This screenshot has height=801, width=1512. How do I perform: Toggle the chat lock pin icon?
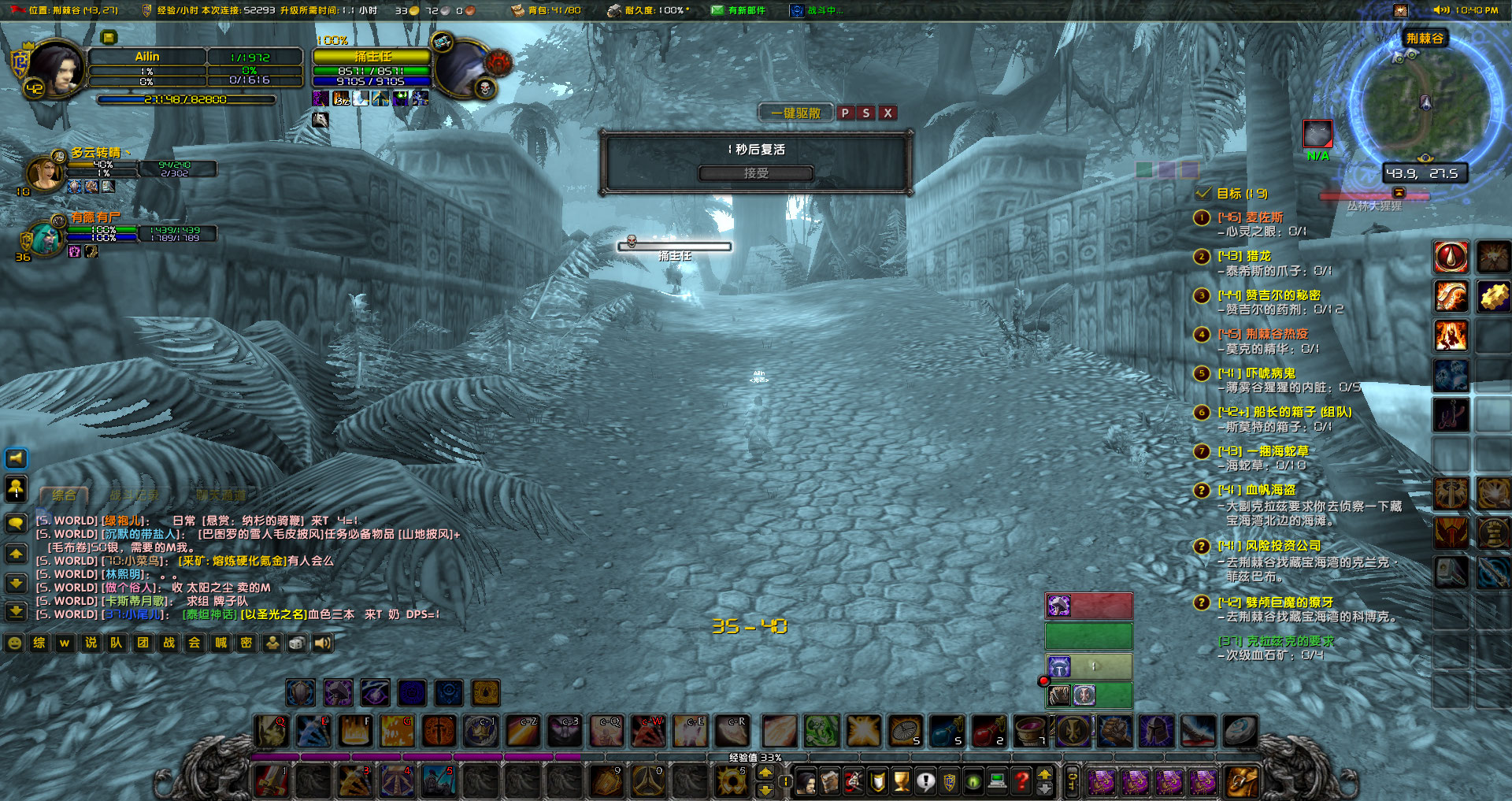[16, 490]
